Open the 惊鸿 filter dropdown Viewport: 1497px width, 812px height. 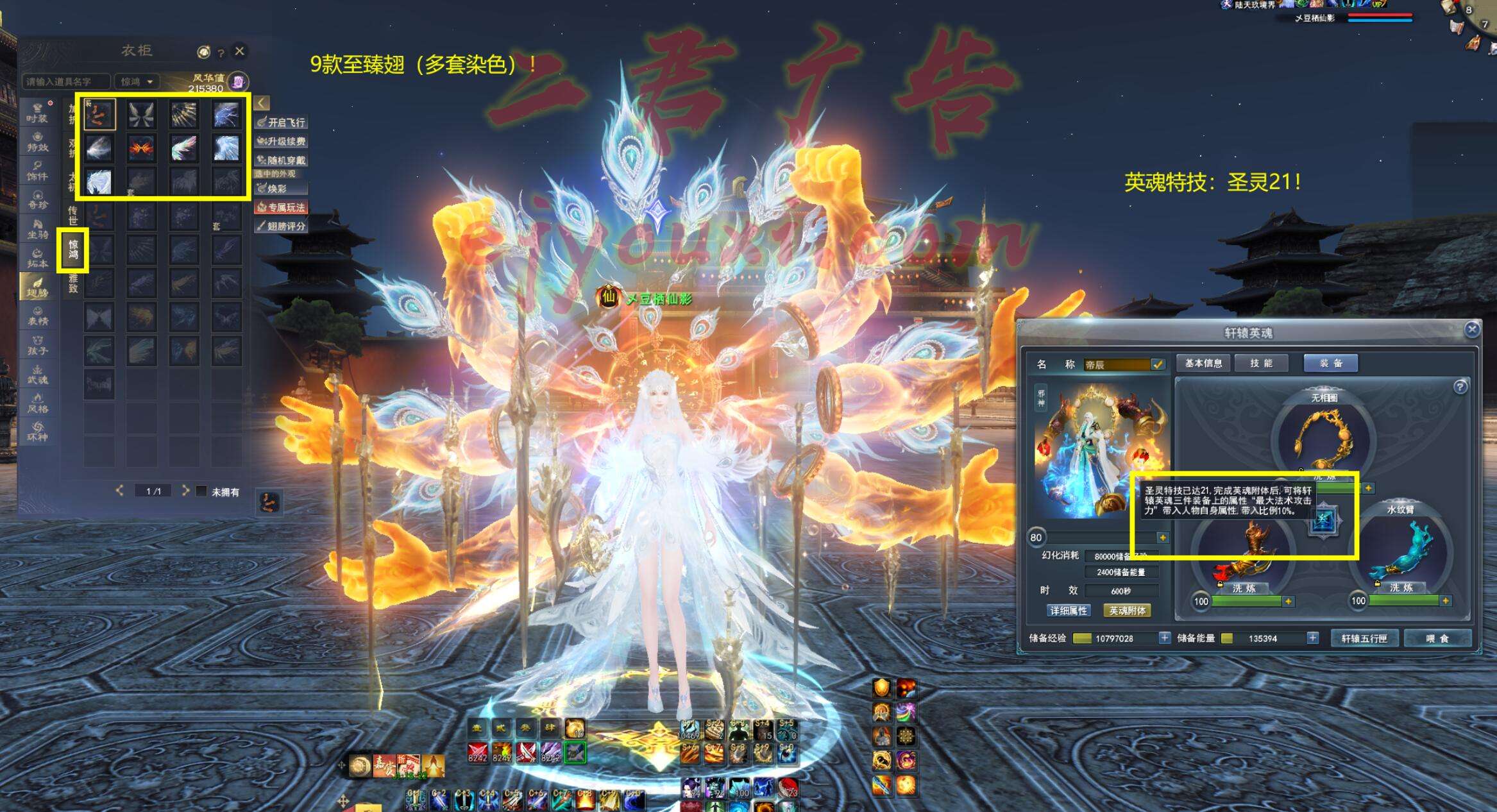[x=137, y=81]
